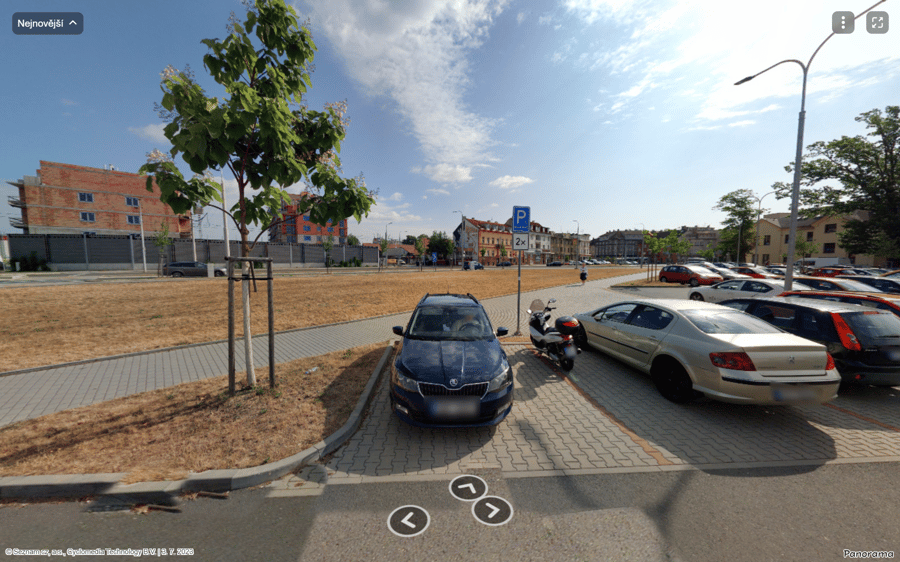Open the Nejnovější date dropdown

tap(47, 23)
